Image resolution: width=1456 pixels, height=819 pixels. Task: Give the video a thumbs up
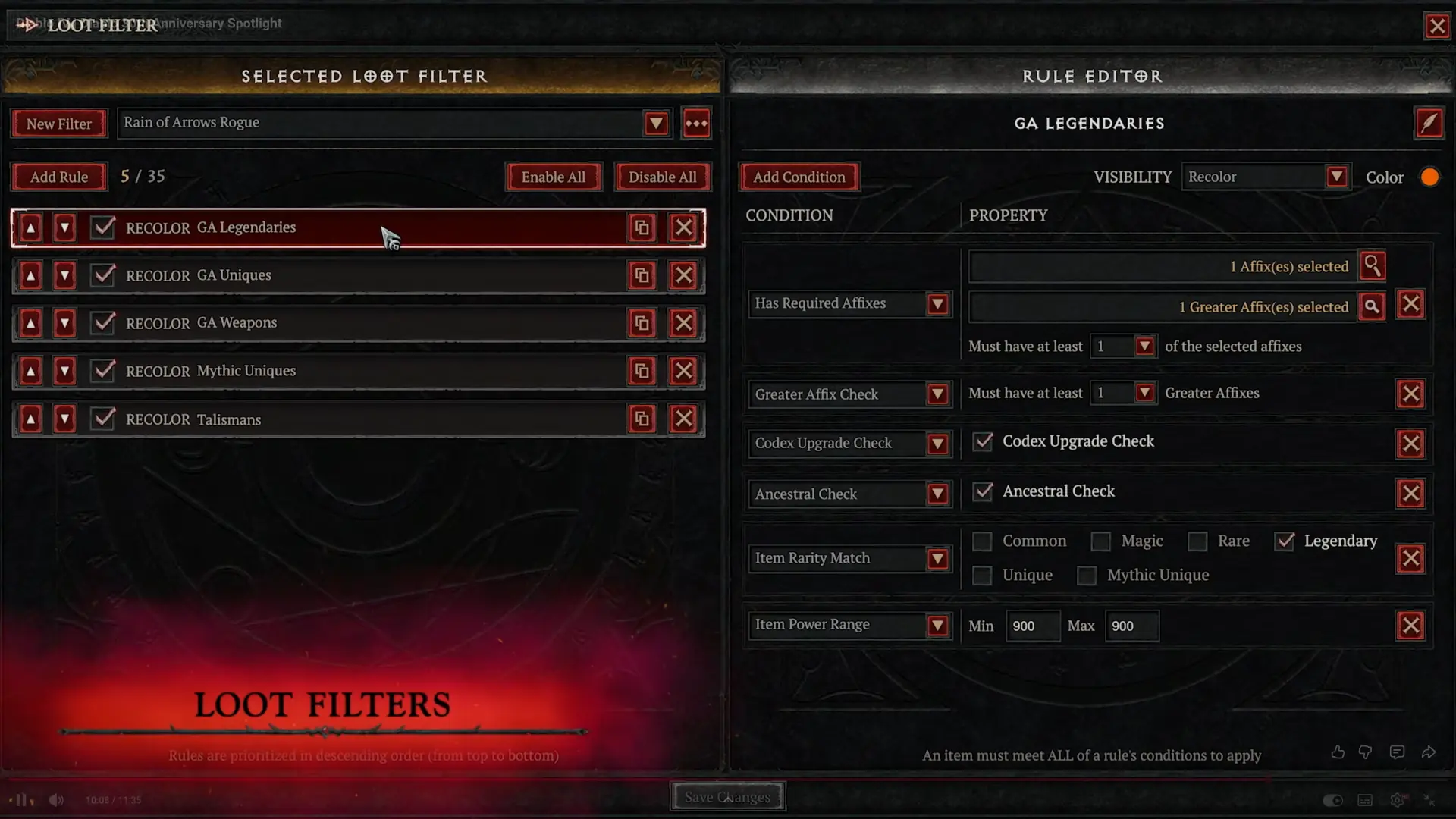coord(1338,752)
